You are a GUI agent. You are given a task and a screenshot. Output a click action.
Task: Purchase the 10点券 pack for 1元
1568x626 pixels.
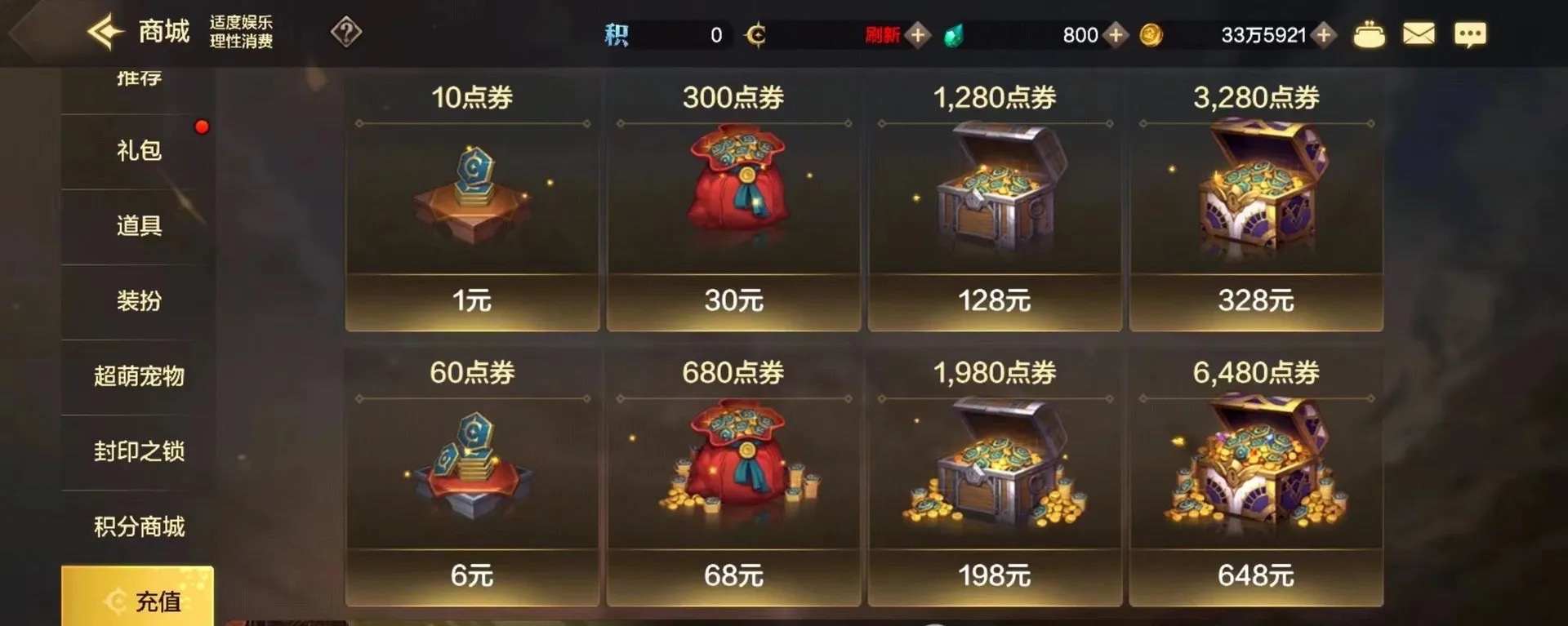click(x=471, y=300)
